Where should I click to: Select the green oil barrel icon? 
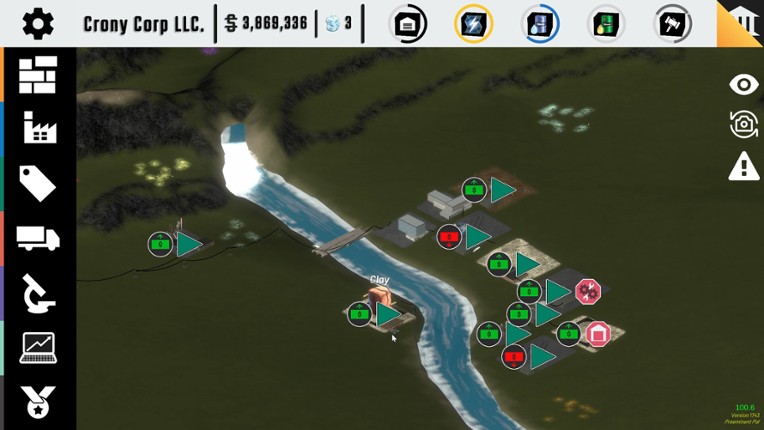click(x=605, y=23)
